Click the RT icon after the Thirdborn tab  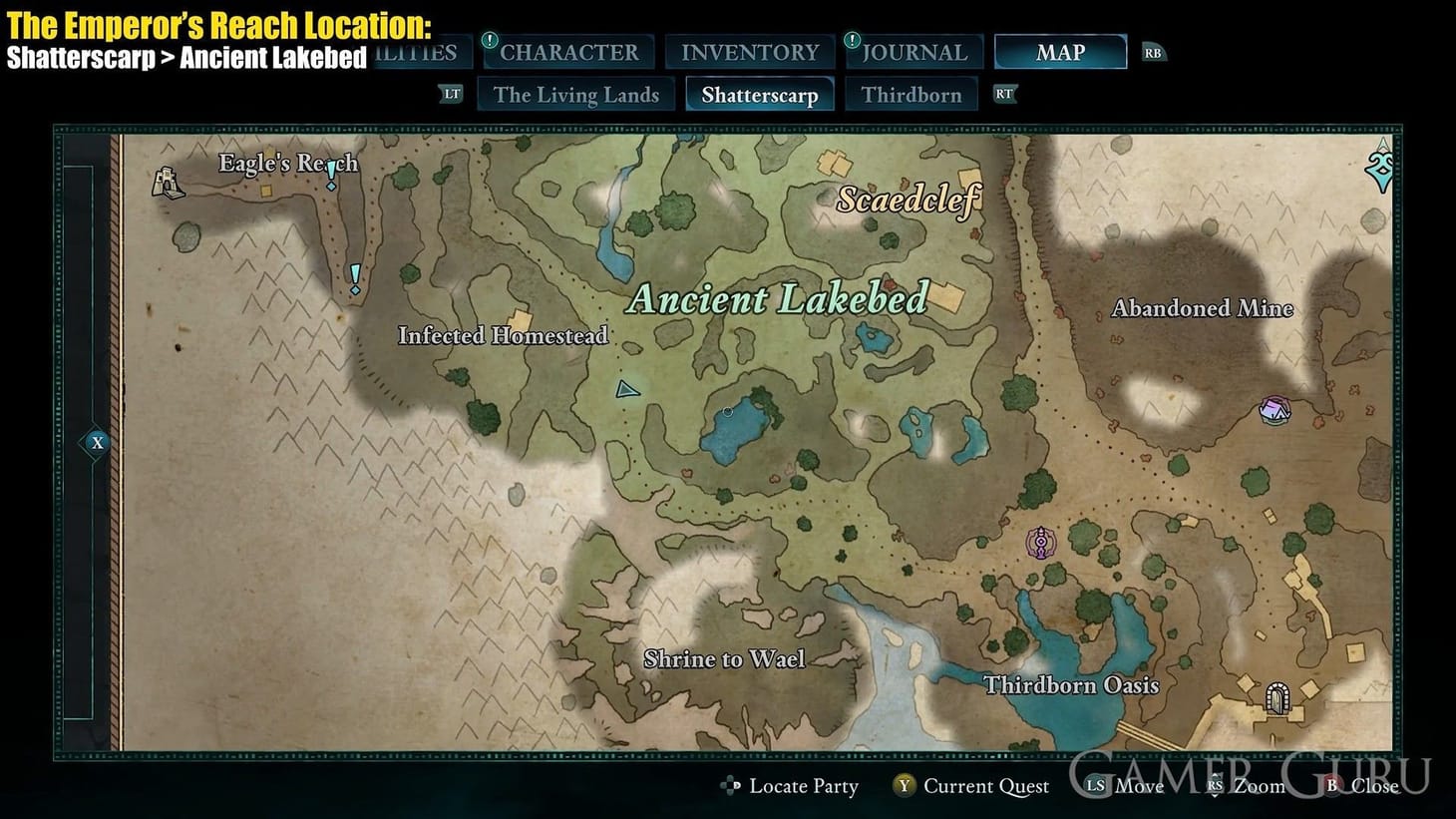1003,94
